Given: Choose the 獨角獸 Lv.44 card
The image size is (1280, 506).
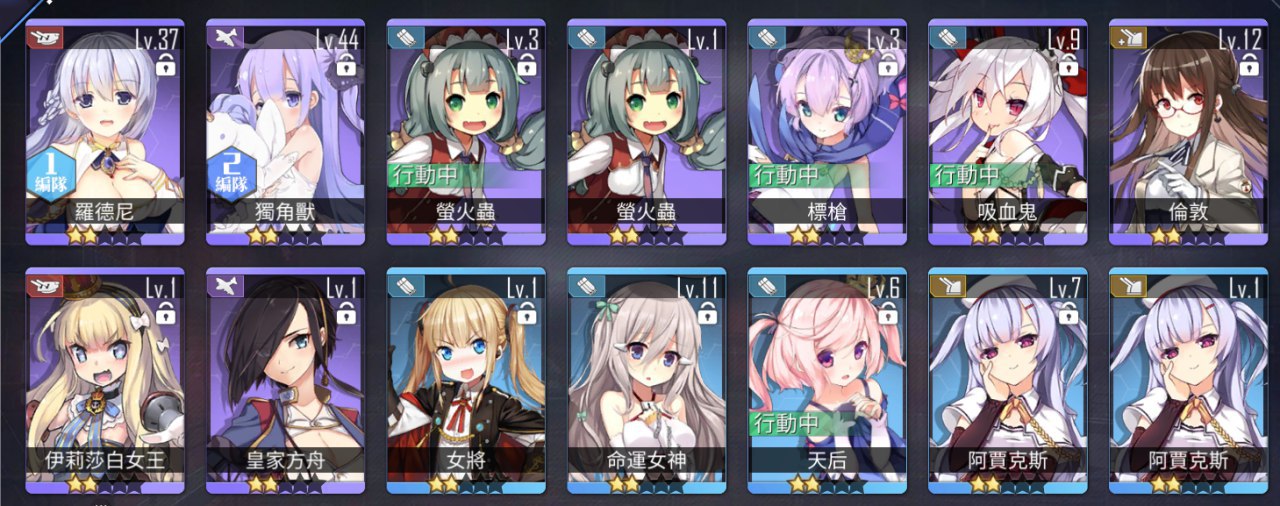Looking at the screenshot, I should tap(286, 130).
